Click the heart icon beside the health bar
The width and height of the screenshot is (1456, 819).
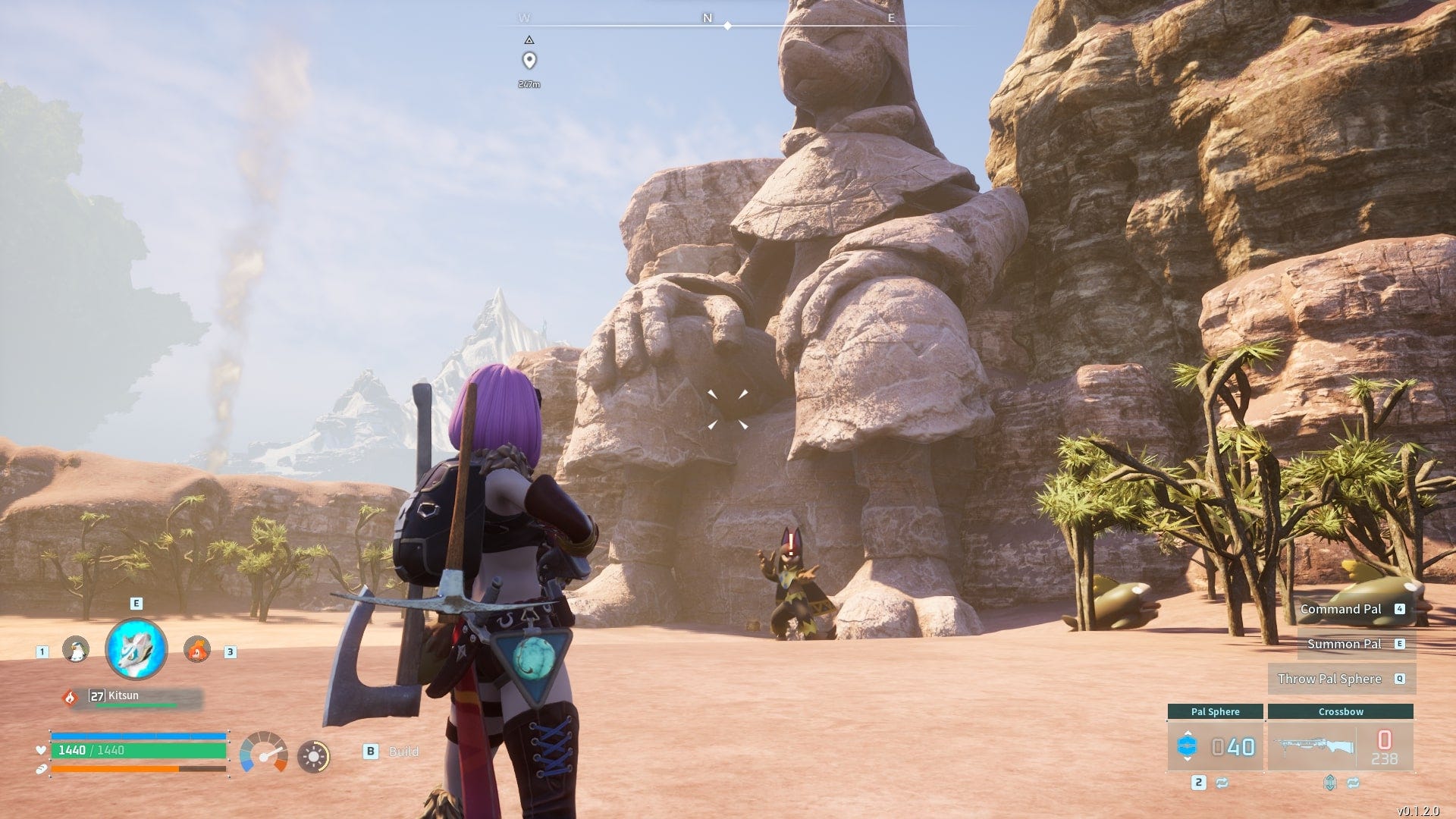coord(41,751)
